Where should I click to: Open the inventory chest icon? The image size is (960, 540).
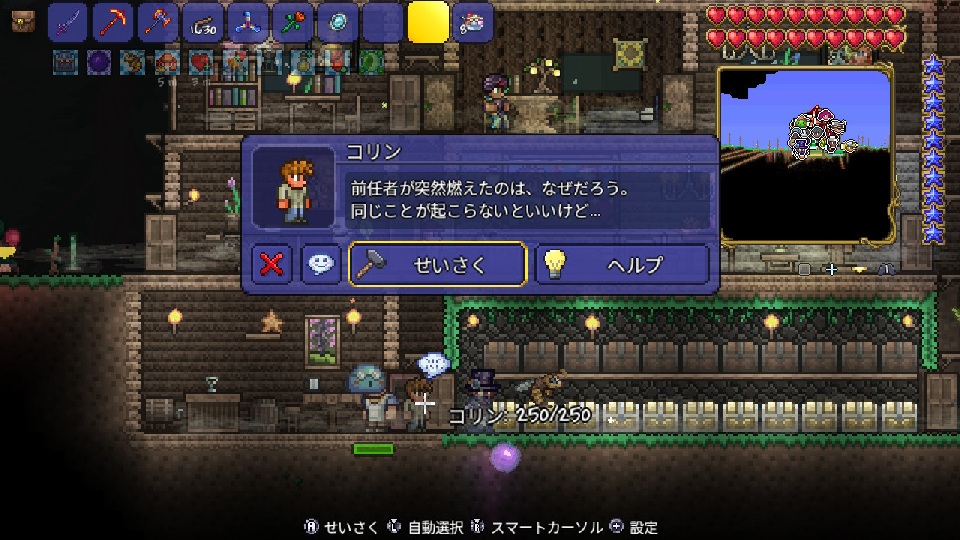pyautogui.click(x=23, y=18)
